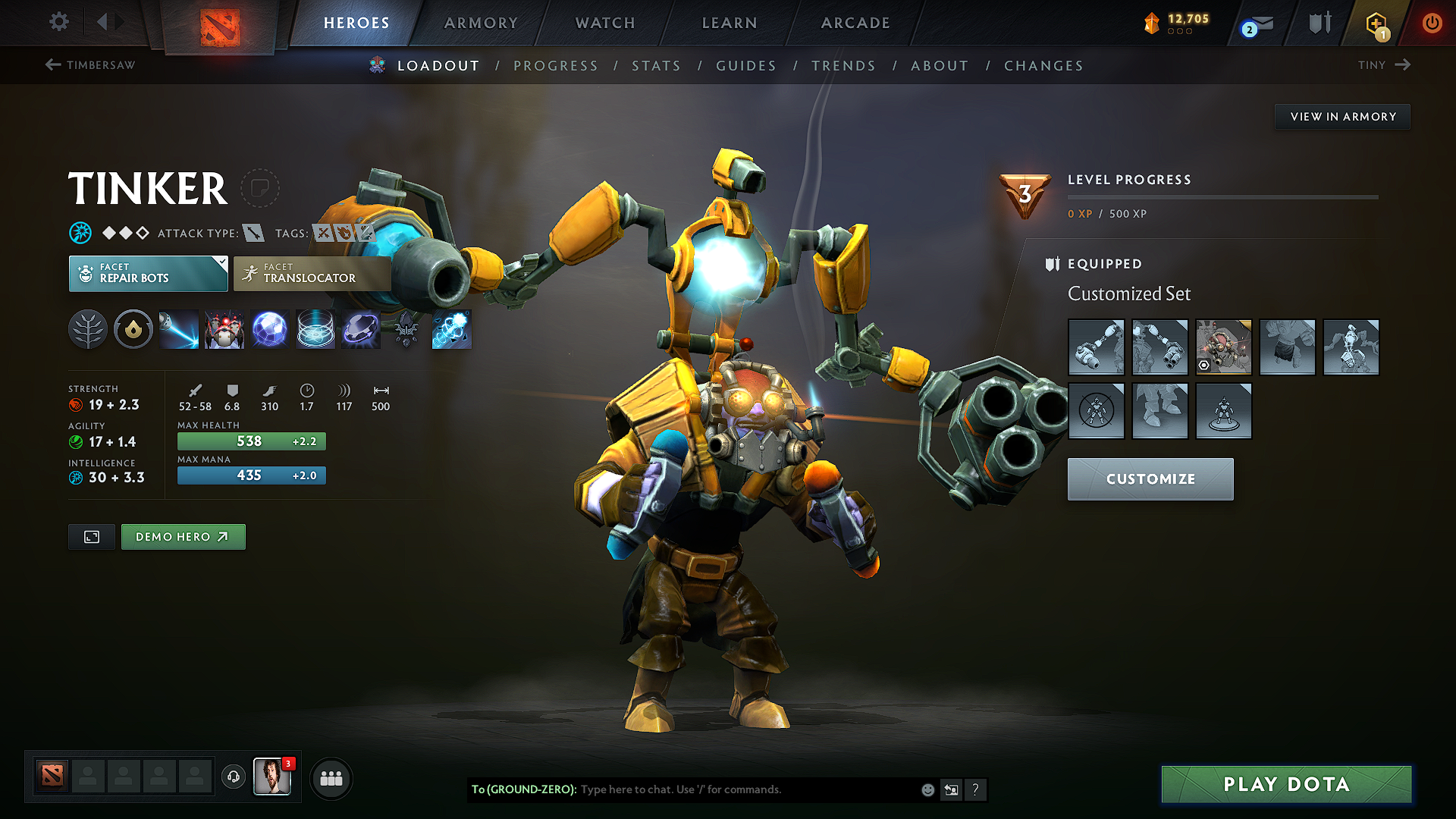Open the ARMORY menu
This screenshot has width=1456, height=819.
coord(480,23)
